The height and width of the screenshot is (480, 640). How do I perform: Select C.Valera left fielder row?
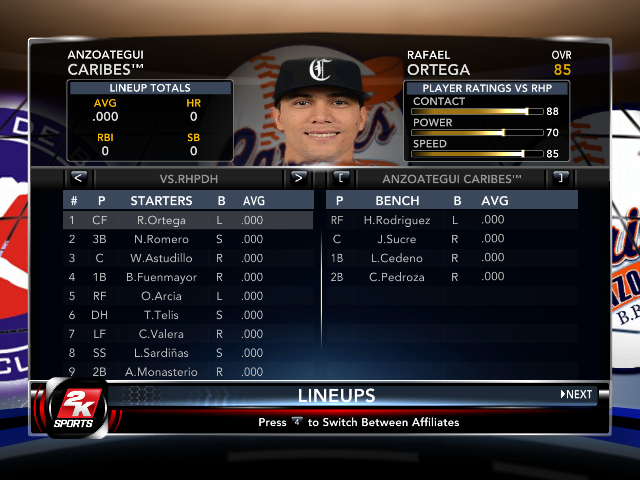tap(161, 334)
